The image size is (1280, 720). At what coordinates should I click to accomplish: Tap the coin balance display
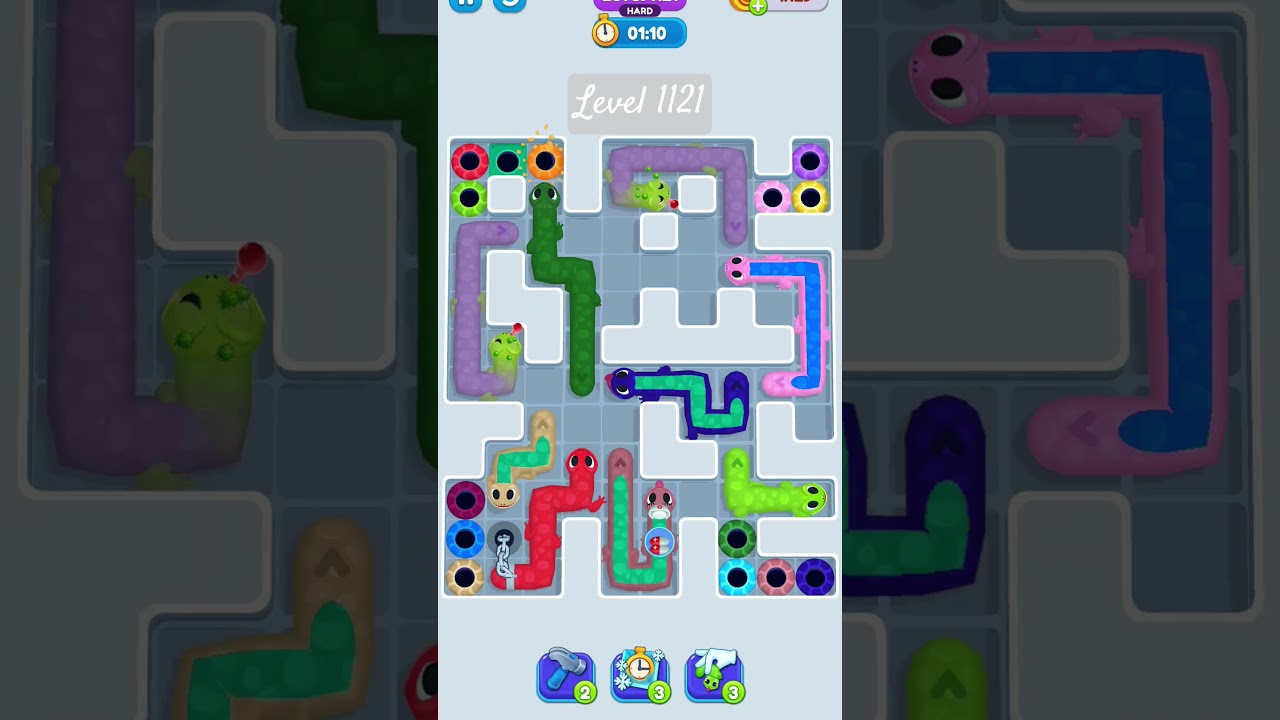[740, 2]
